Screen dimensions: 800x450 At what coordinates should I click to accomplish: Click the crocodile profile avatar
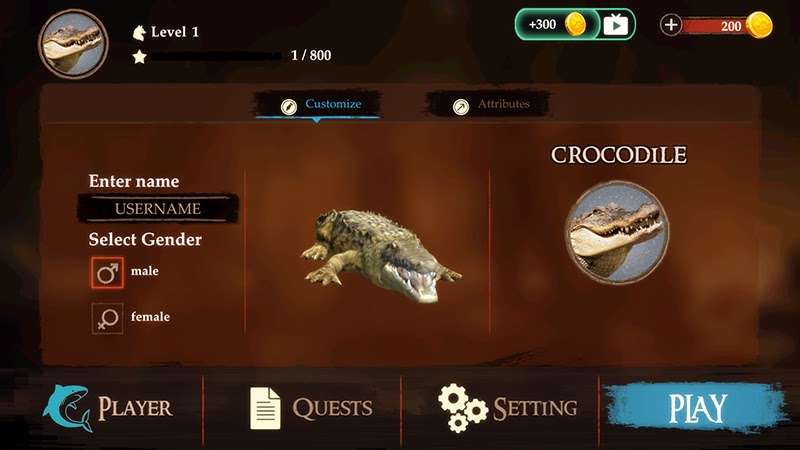(73, 43)
